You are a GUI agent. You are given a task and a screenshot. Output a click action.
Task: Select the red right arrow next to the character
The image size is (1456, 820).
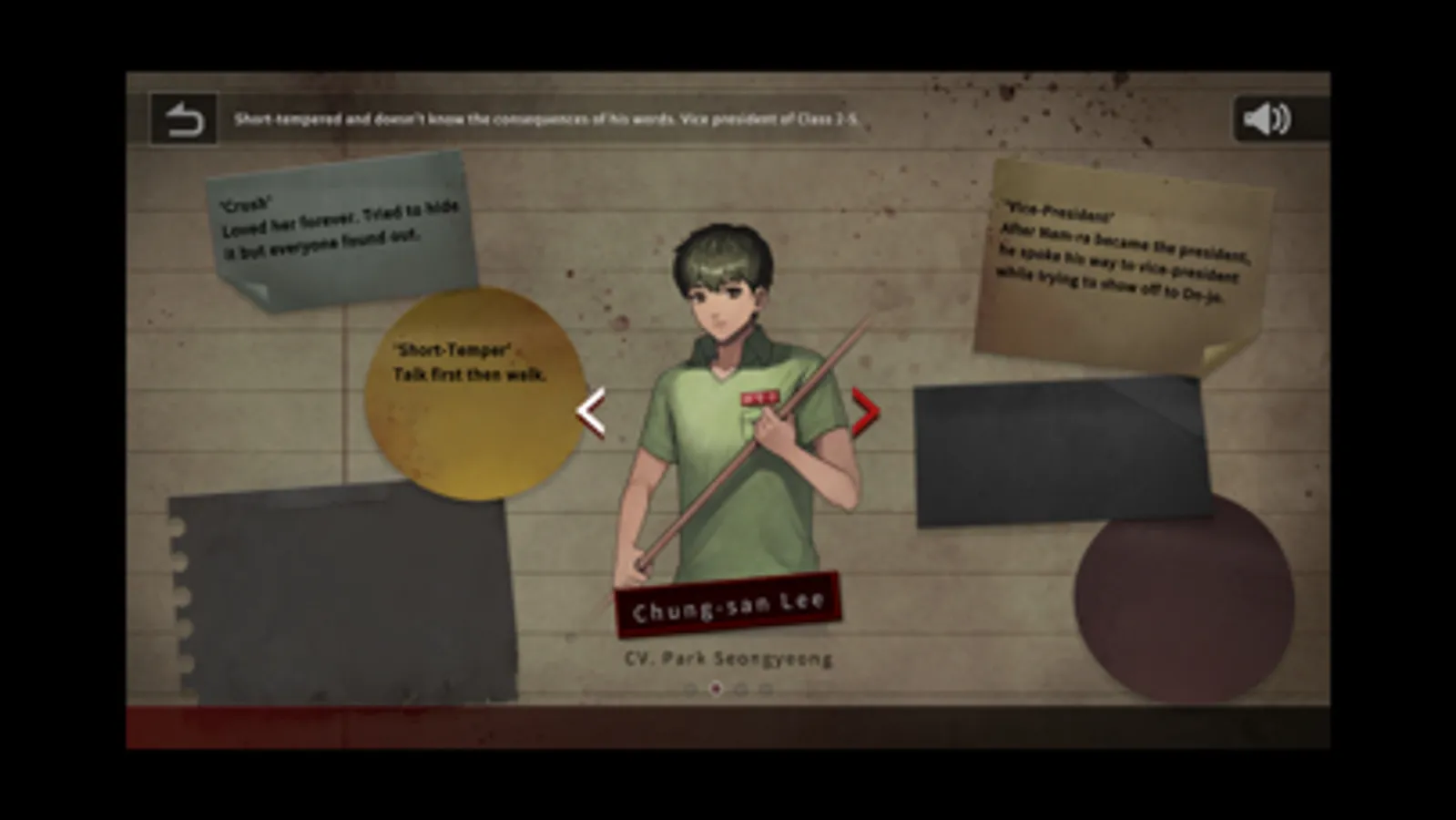pyautogui.click(x=865, y=412)
